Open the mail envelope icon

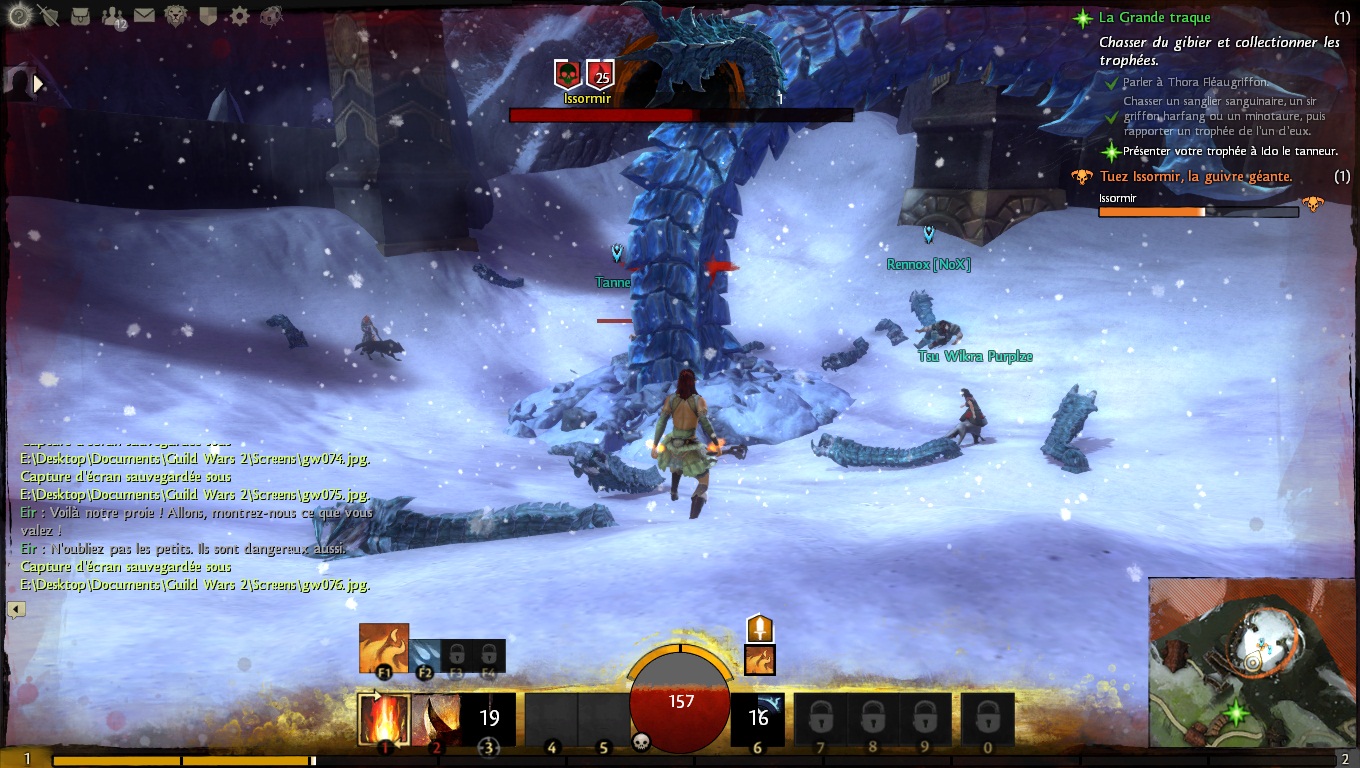145,15
